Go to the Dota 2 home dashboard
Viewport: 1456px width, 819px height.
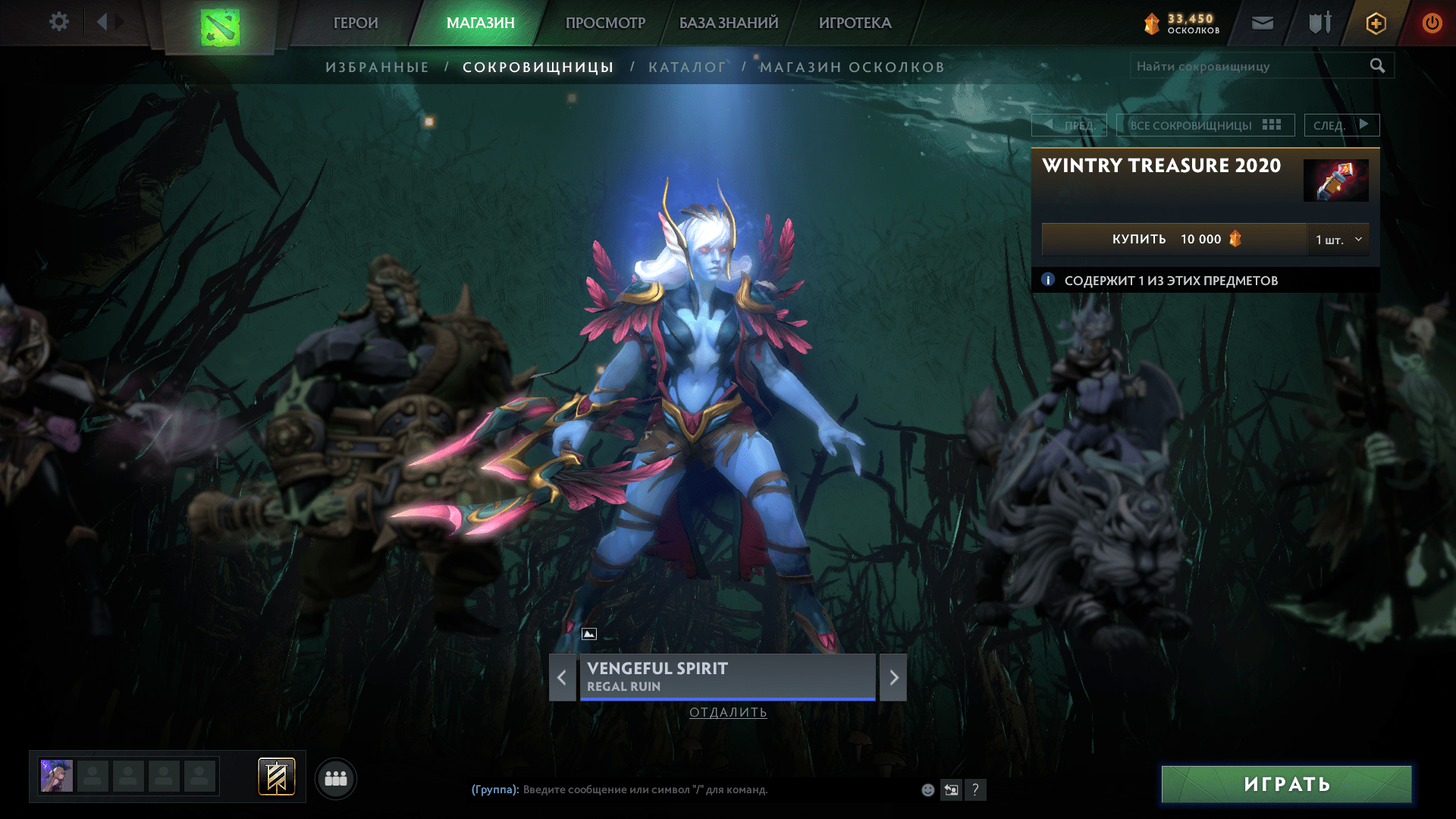(220, 27)
